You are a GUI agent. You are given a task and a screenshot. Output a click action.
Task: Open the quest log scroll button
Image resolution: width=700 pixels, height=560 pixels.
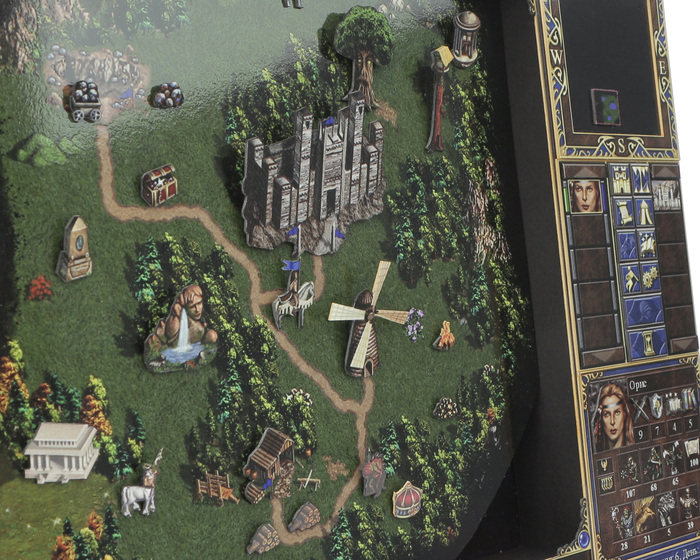(x=620, y=211)
